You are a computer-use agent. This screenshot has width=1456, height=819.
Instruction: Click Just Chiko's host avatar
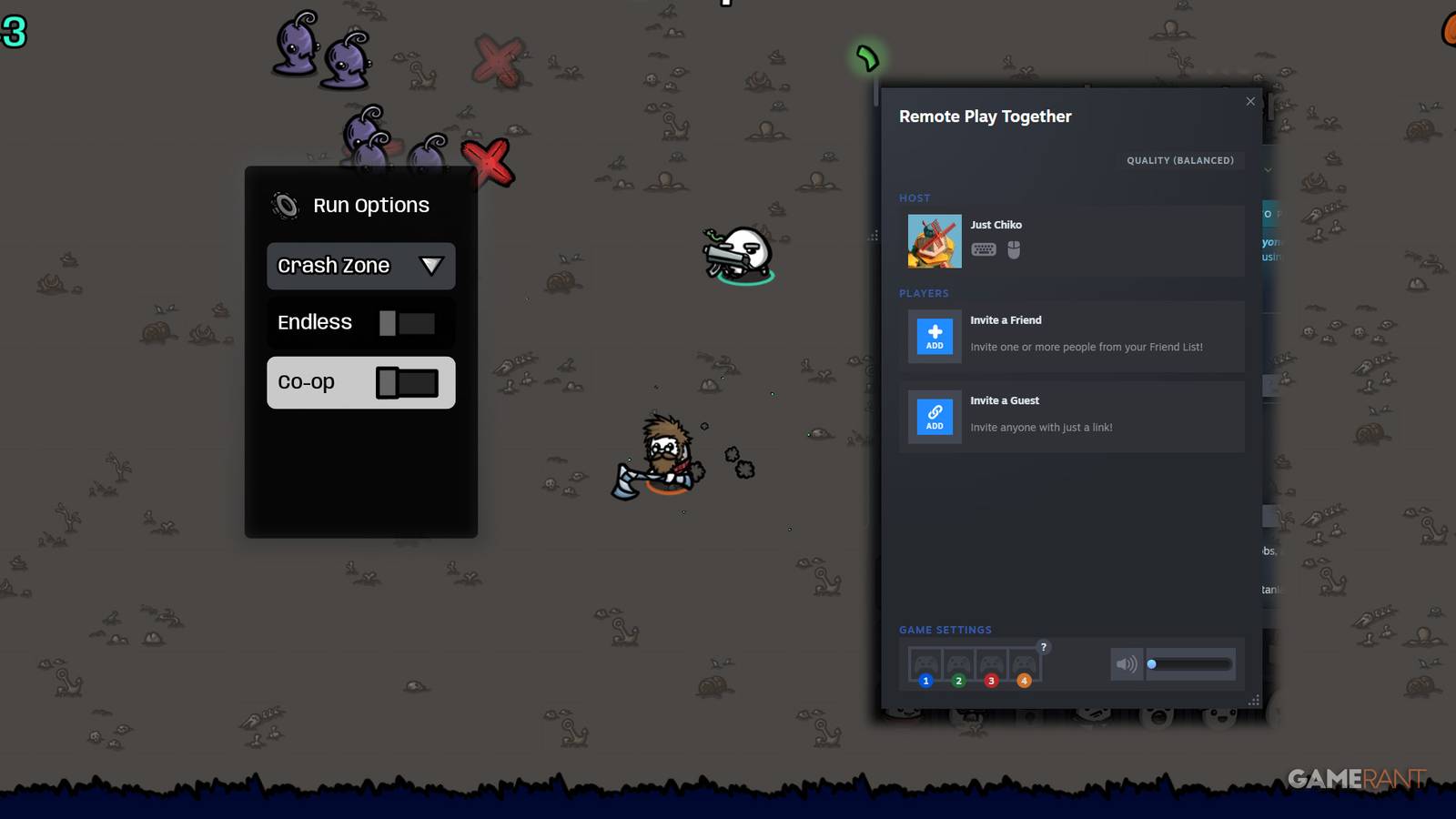tap(934, 240)
